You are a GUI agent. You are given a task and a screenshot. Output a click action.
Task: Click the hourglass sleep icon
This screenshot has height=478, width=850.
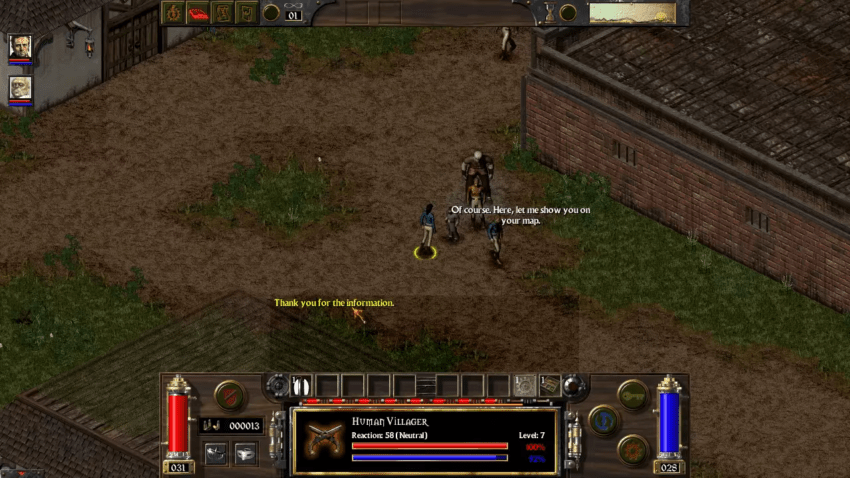[548, 12]
